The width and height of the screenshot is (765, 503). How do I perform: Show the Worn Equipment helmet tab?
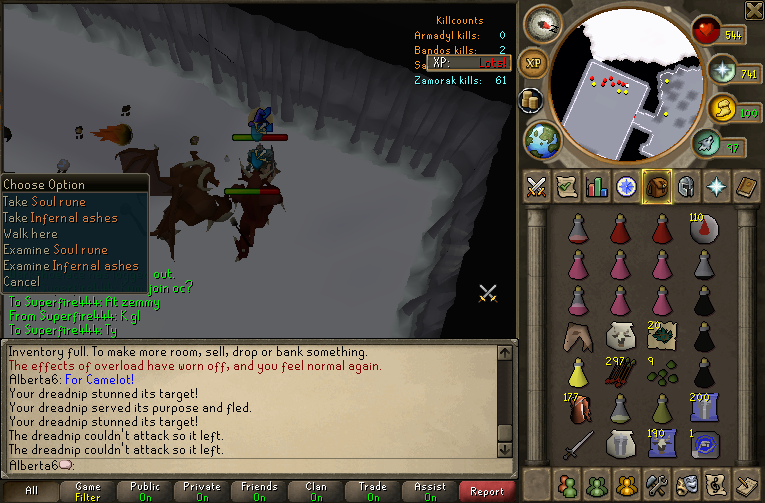tap(687, 187)
